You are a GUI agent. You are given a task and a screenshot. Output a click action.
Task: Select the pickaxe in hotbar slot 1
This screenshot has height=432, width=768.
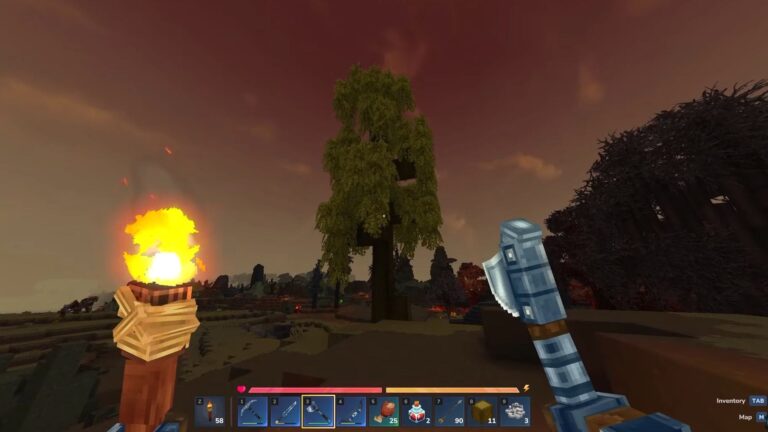click(252, 411)
